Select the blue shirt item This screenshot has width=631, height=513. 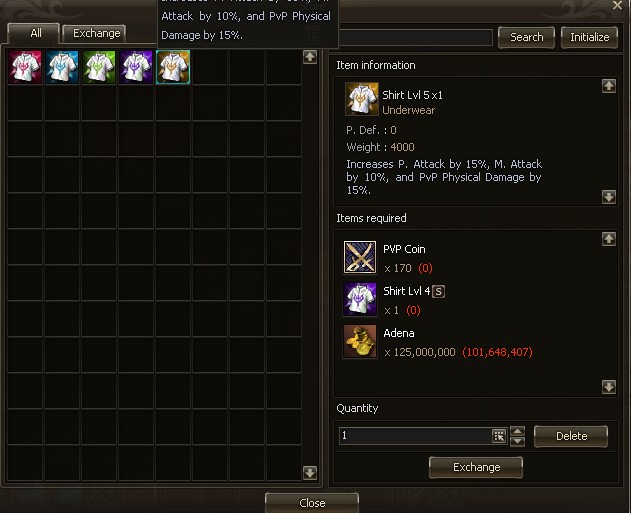[62, 68]
